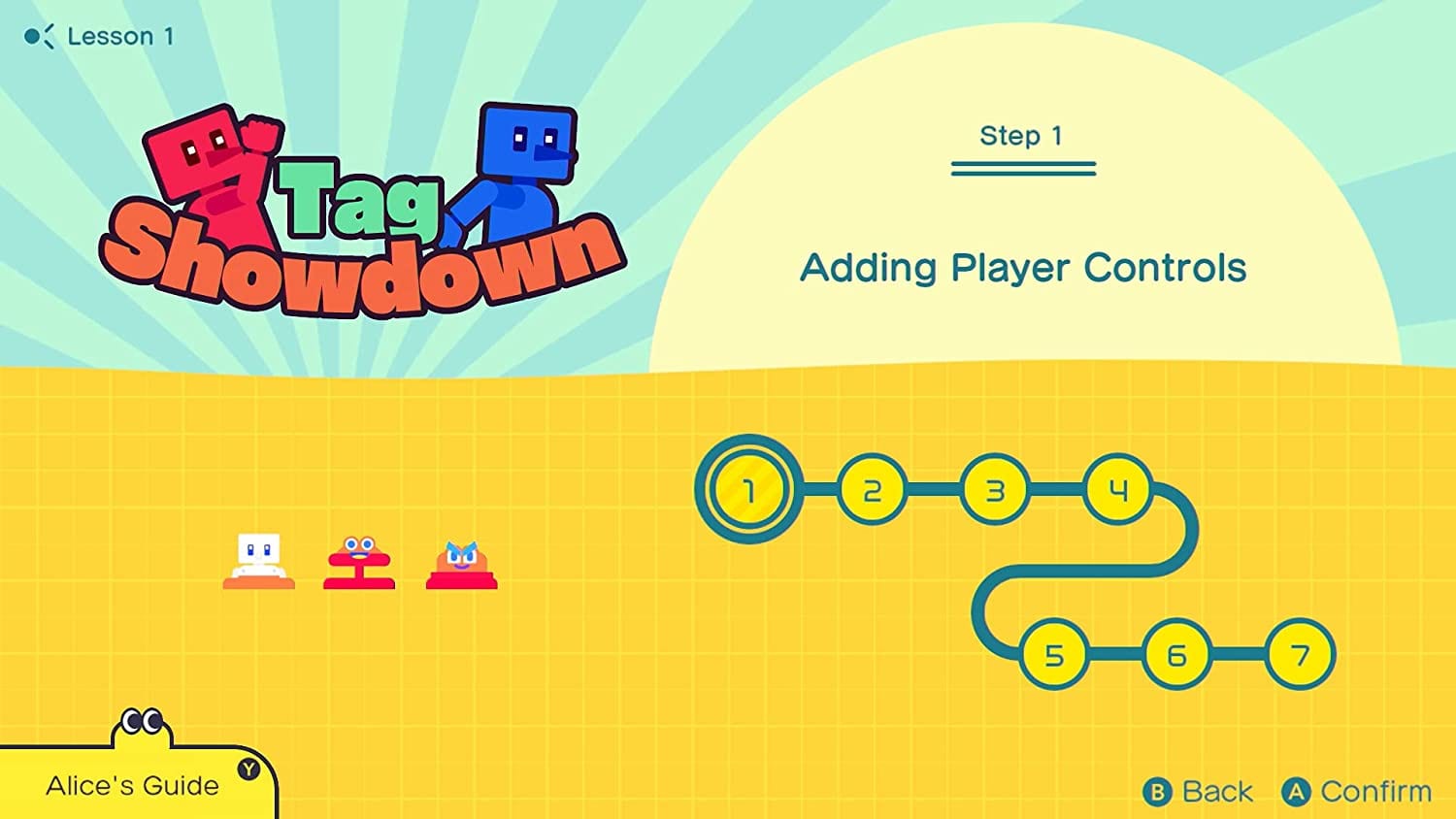Open Alice's Guide
This screenshot has width=1456, height=819.
pyautogui.click(x=133, y=785)
